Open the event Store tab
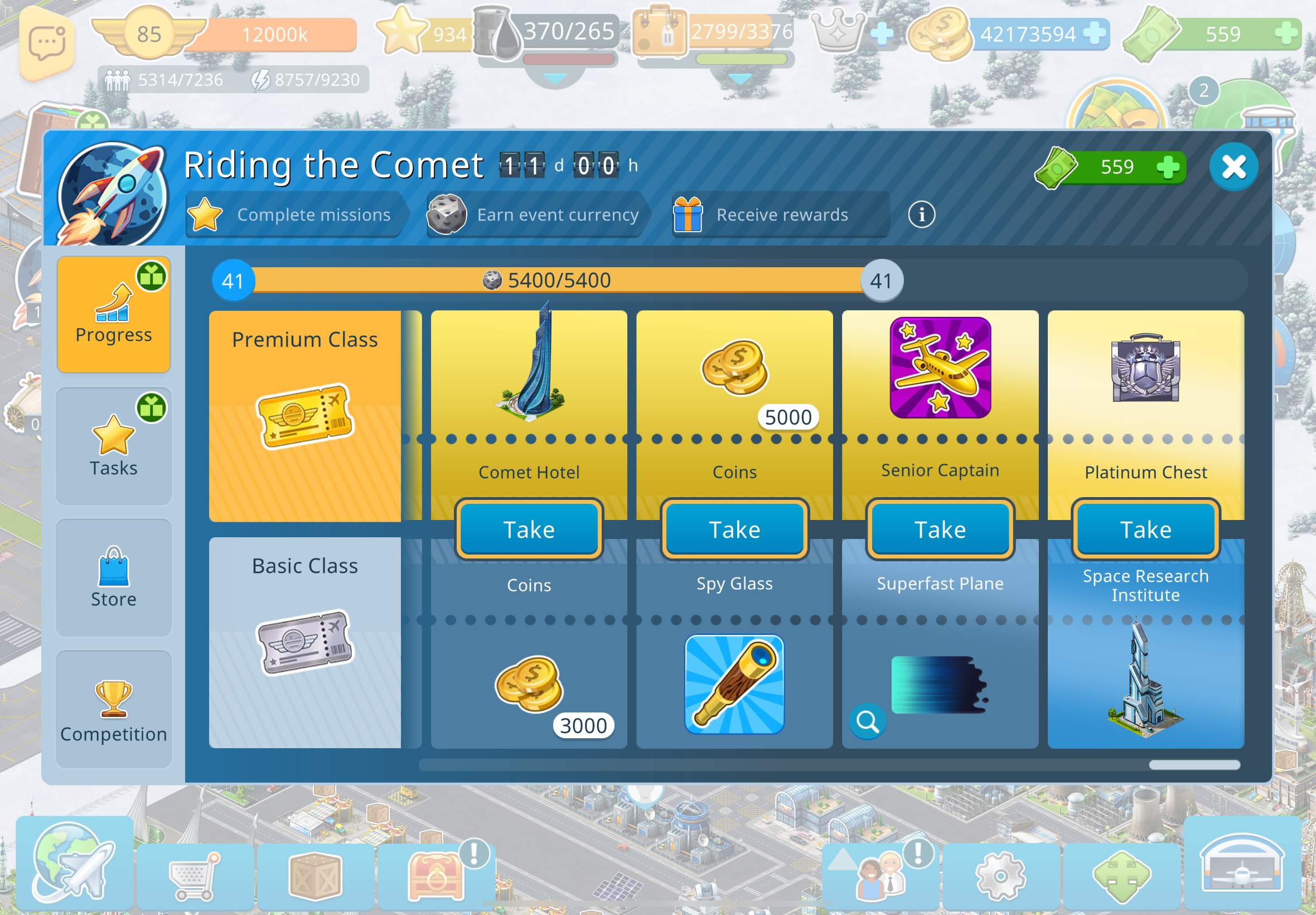This screenshot has width=1316, height=915. (x=113, y=577)
